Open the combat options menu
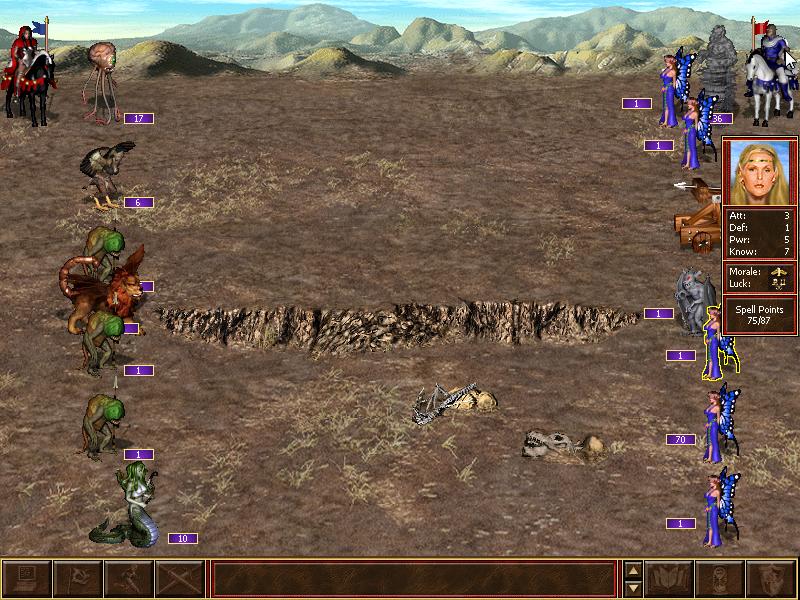The width and height of the screenshot is (800, 600). click(x=27, y=579)
